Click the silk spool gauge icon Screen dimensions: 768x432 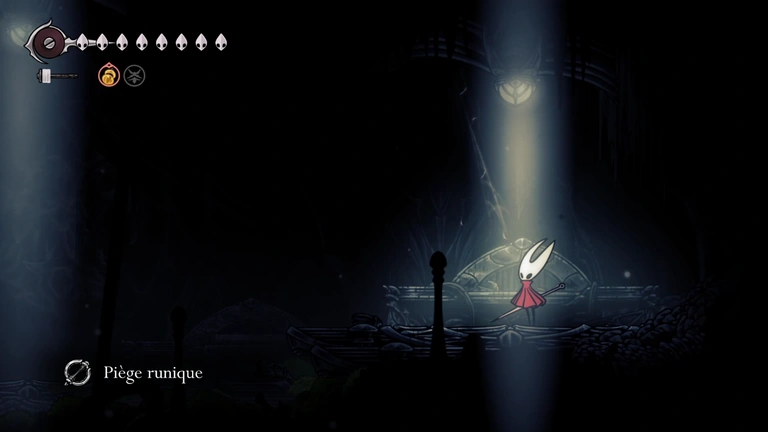click(45, 42)
